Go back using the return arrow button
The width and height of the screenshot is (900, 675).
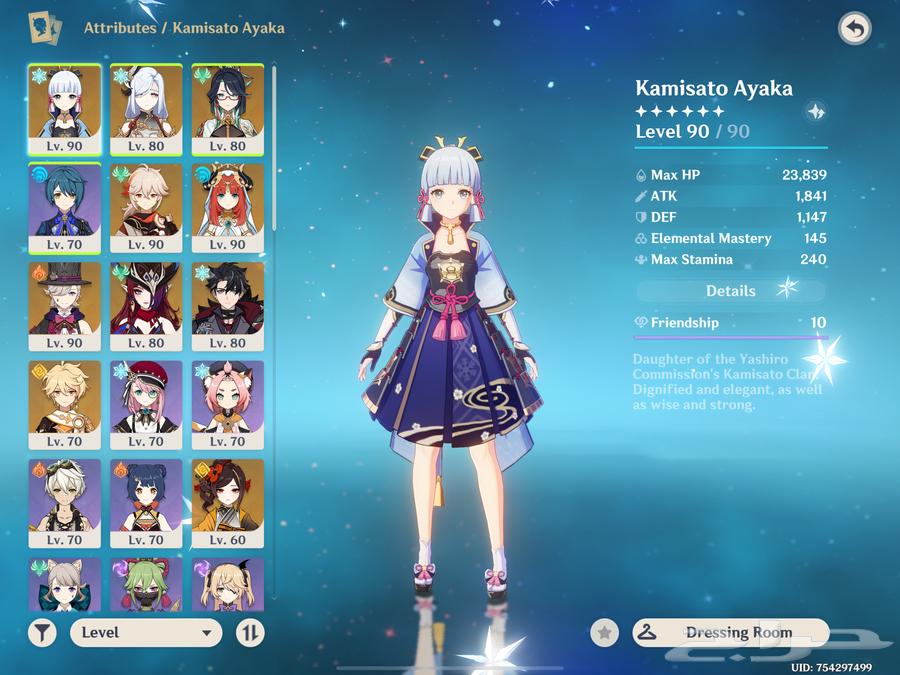(x=854, y=28)
